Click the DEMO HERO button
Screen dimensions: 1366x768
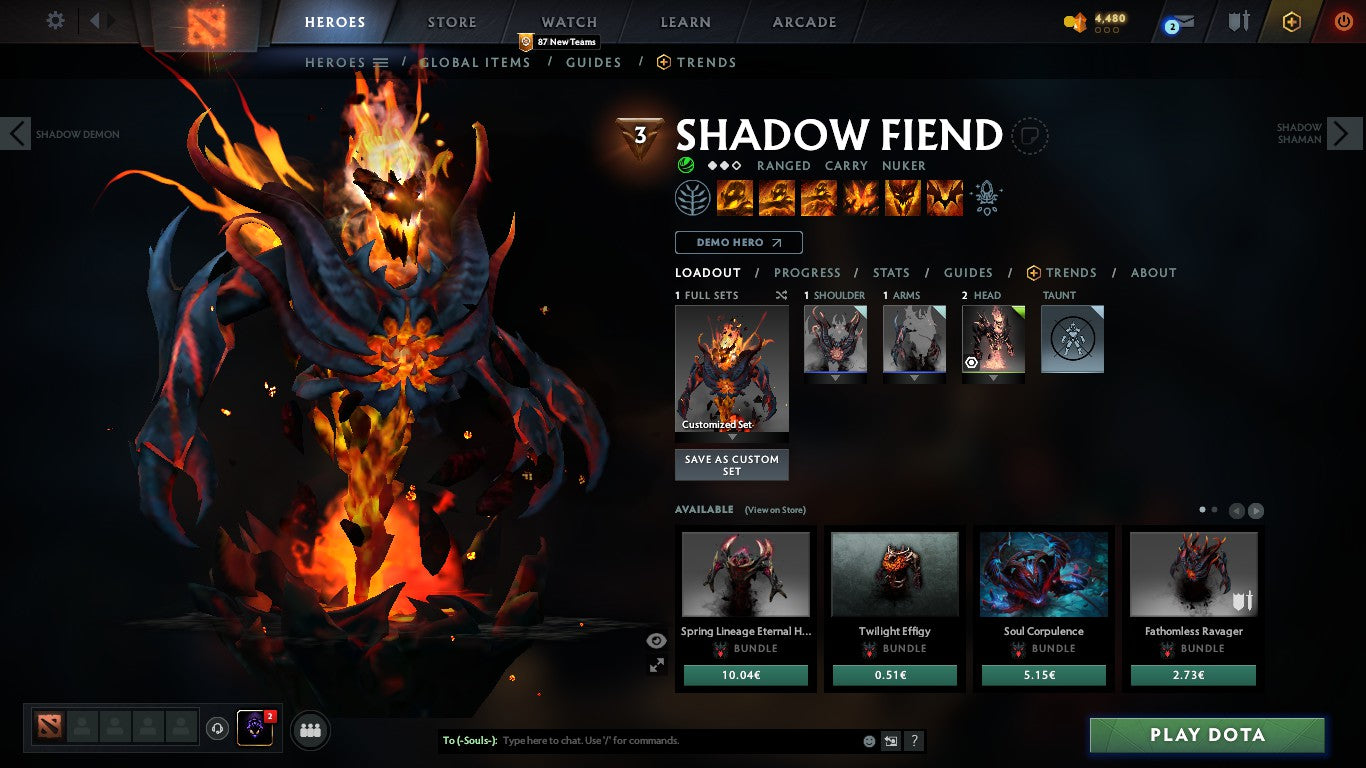(737, 242)
